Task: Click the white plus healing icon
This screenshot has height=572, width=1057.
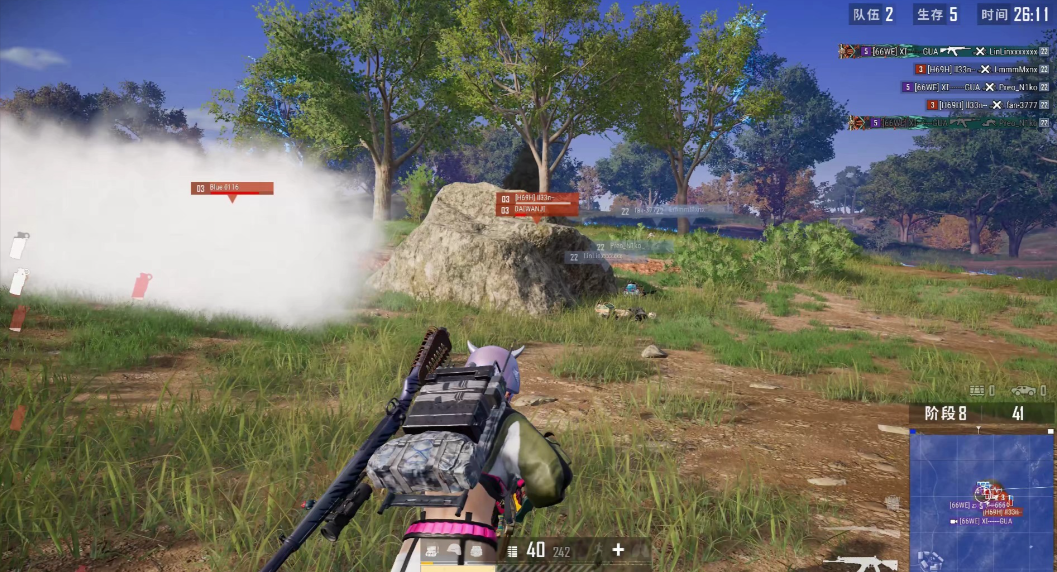Action: coord(618,549)
